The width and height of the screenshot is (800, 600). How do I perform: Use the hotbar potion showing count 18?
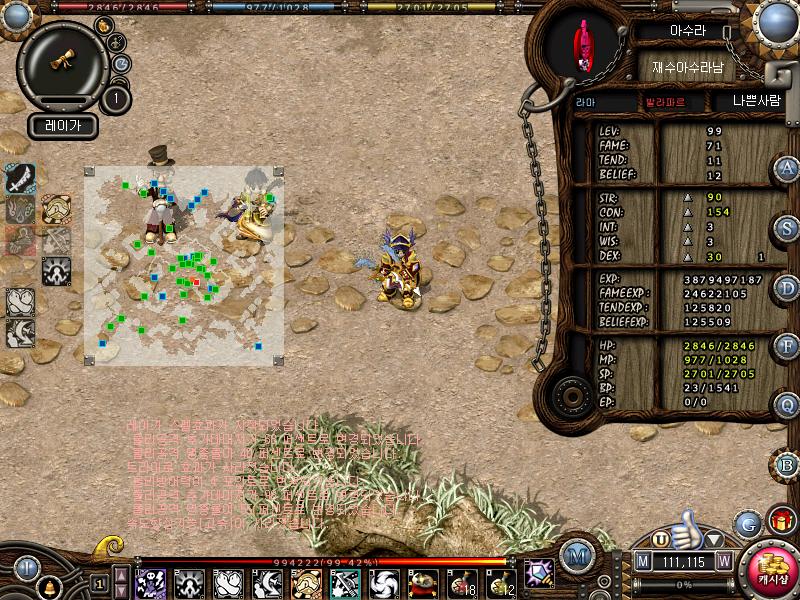[x=462, y=583]
